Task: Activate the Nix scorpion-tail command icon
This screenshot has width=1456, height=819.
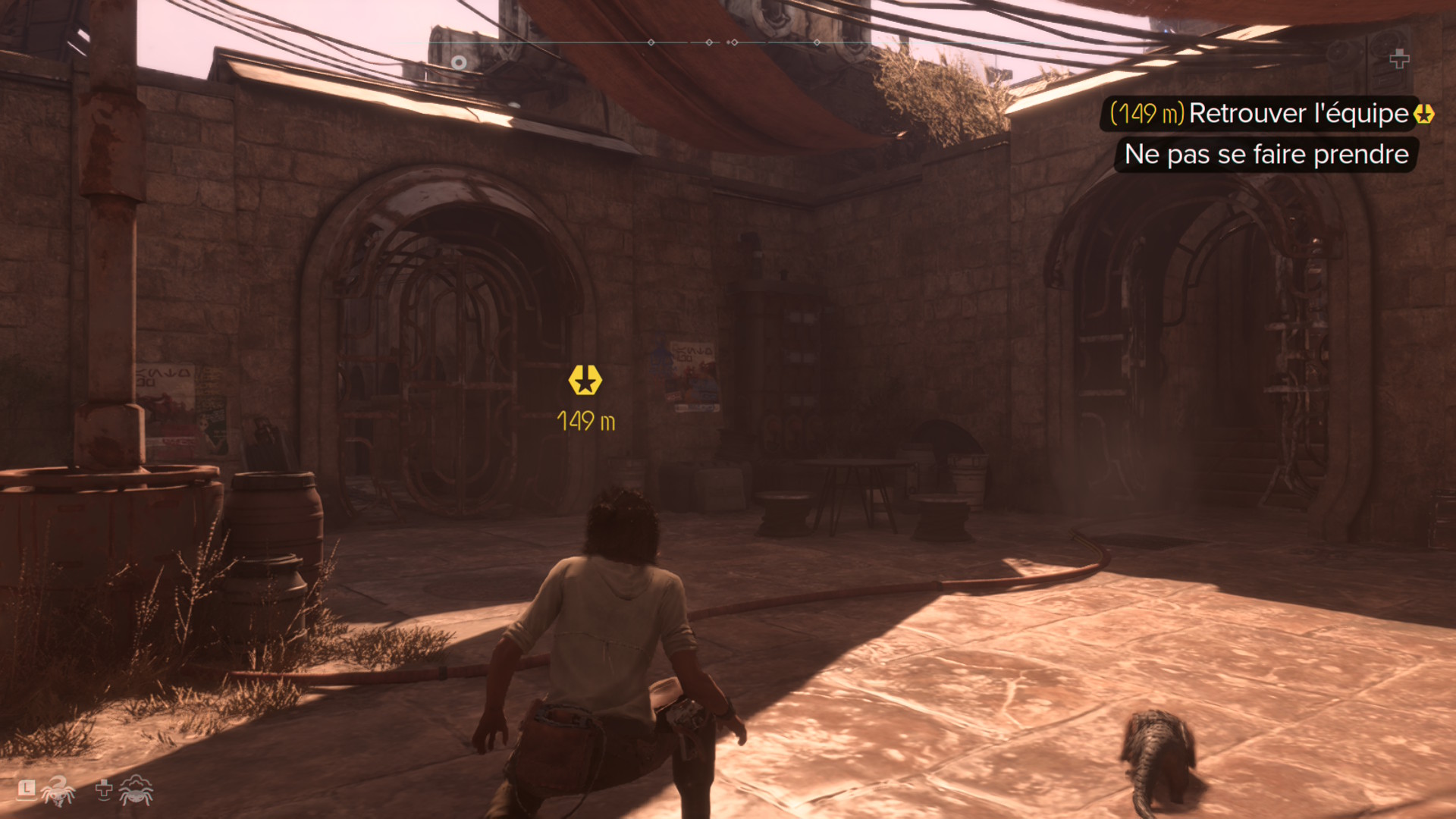Action: pyautogui.click(x=58, y=792)
